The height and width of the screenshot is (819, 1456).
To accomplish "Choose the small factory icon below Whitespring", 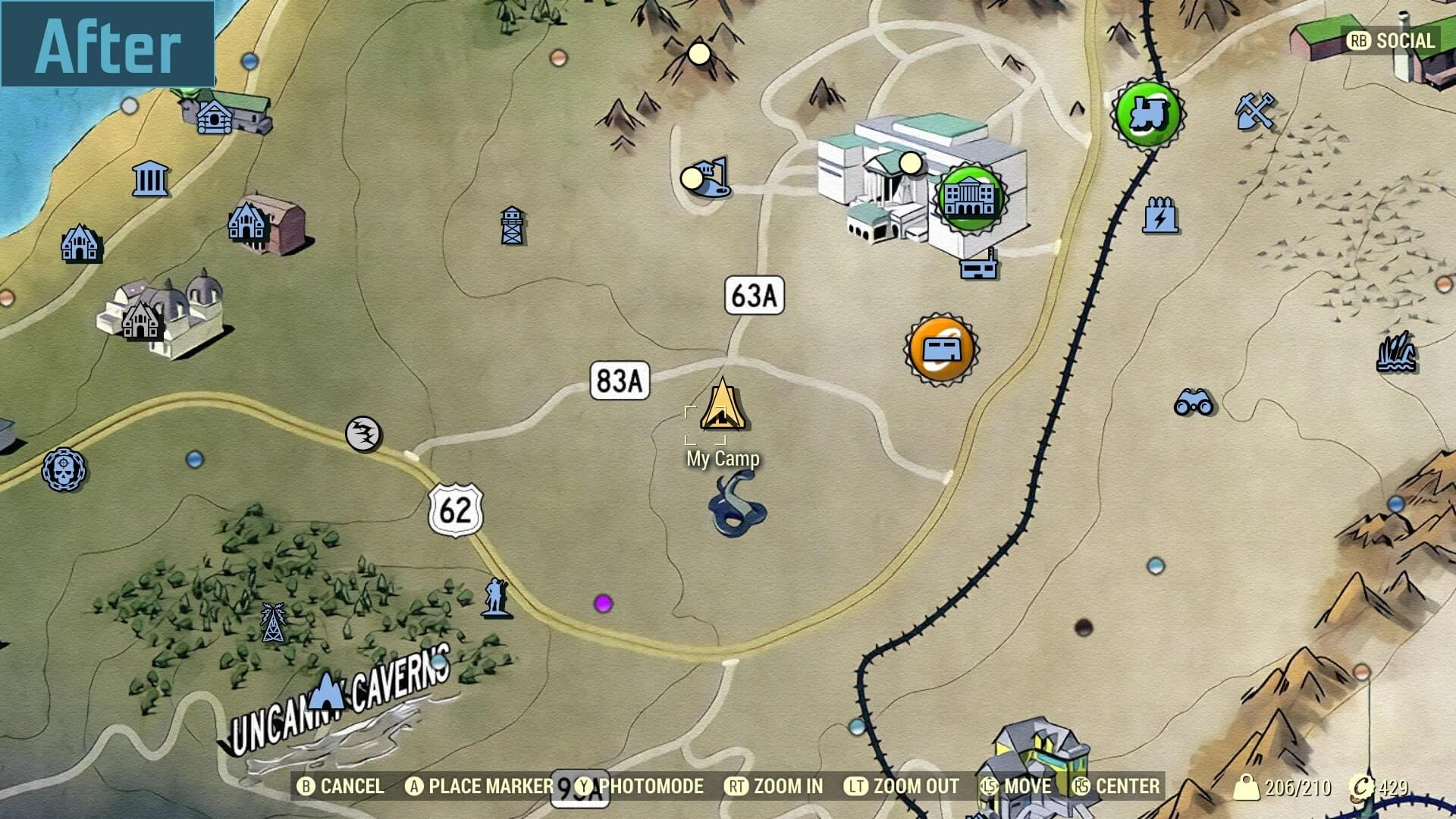I will point(978,266).
